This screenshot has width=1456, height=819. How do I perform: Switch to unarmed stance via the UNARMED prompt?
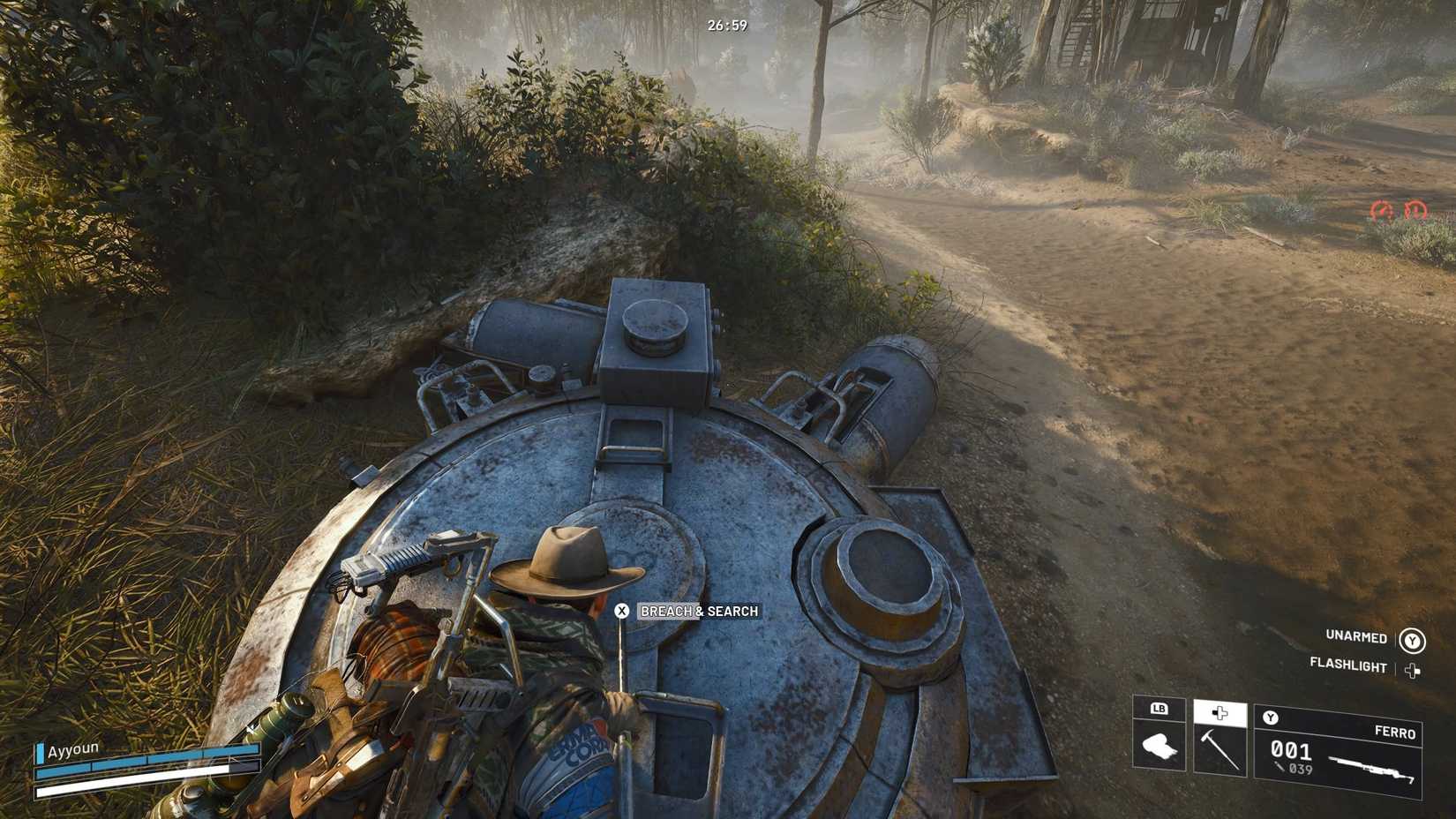(x=1356, y=638)
